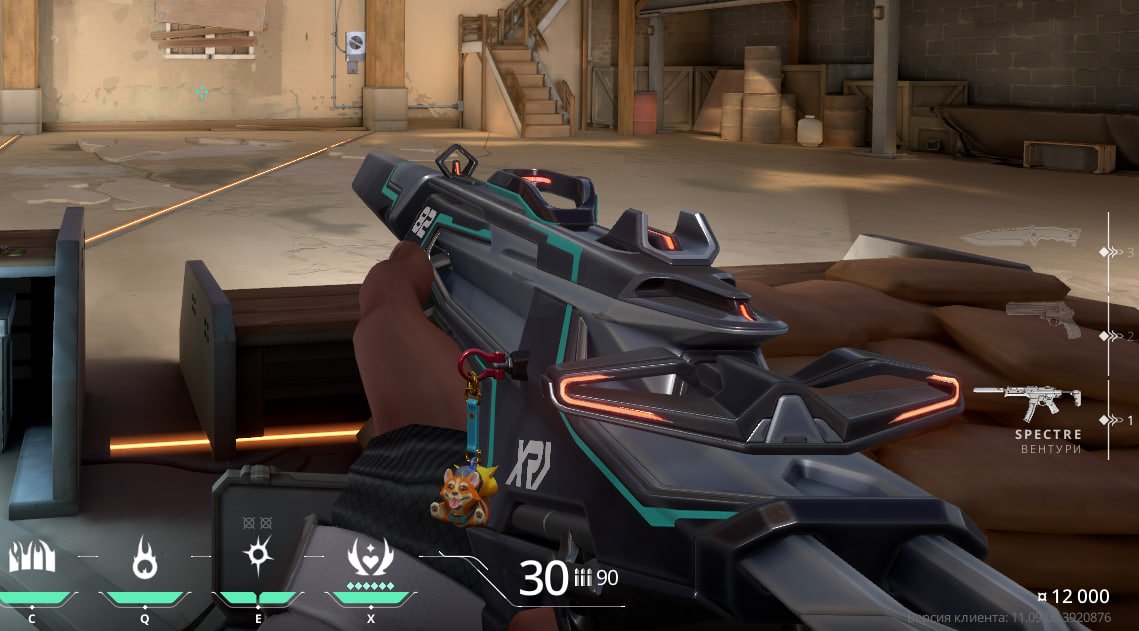Activate the flame wall ability icon

pyautogui.click(x=32, y=556)
